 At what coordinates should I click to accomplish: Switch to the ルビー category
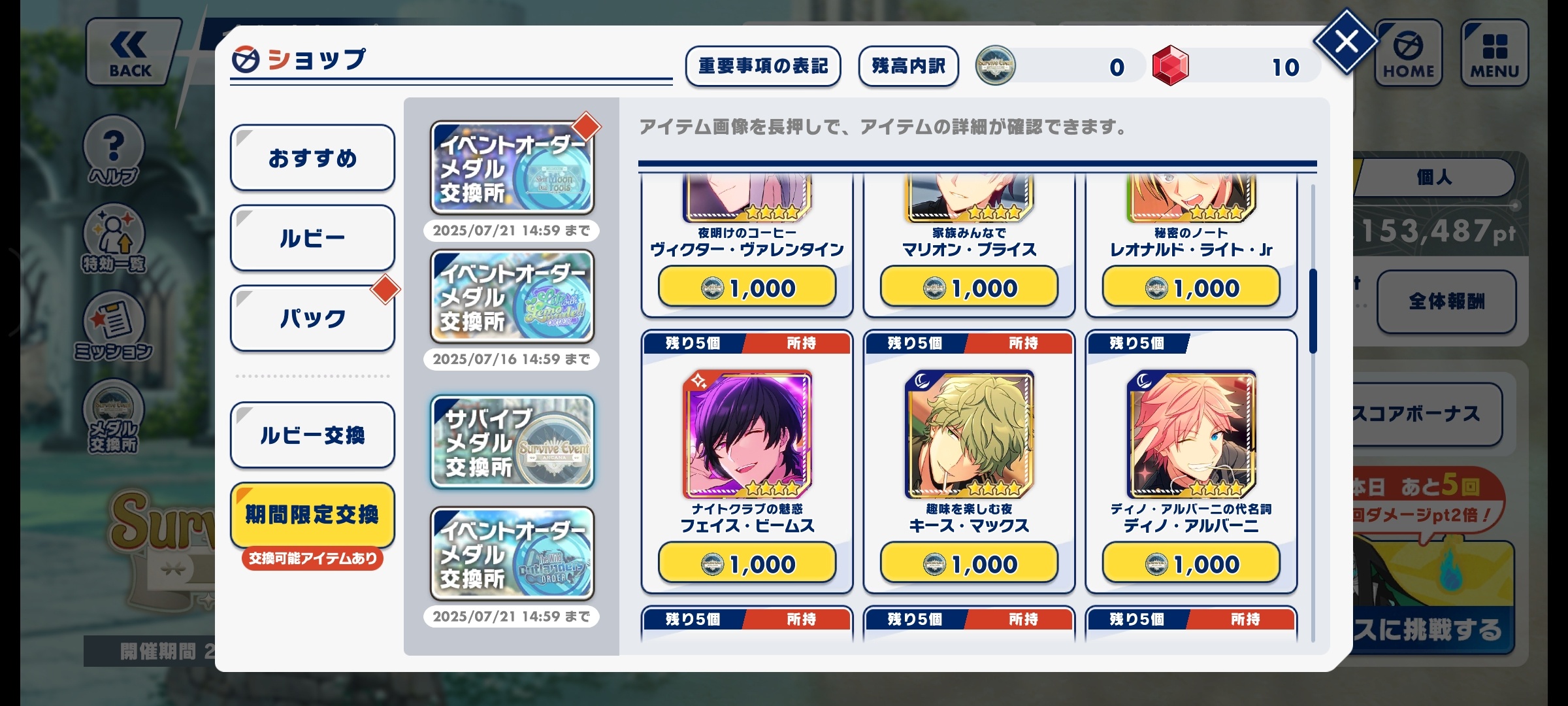pos(312,238)
